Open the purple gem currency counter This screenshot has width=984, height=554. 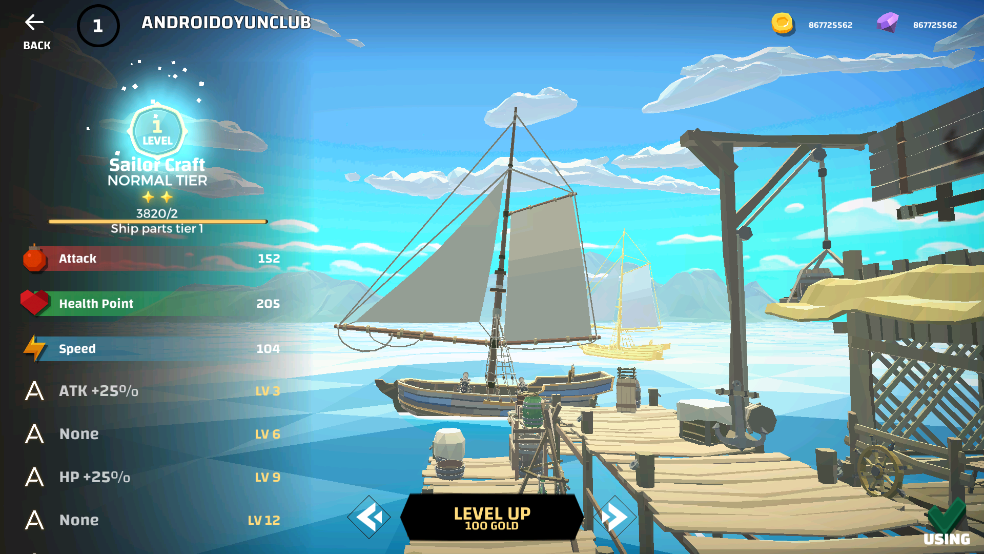pyautogui.click(x=917, y=24)
